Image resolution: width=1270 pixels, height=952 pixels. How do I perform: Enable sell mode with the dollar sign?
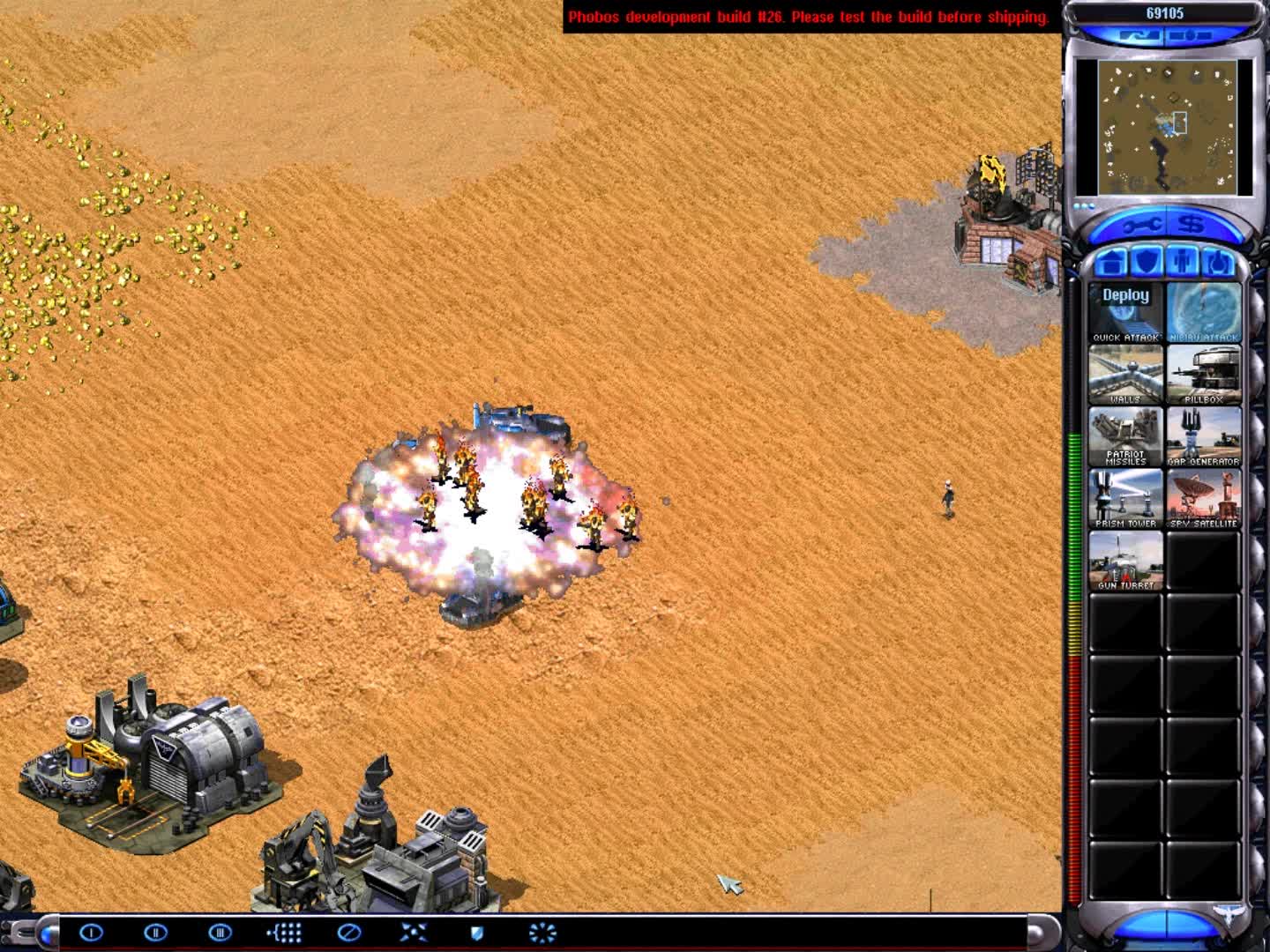(1192, 225)
